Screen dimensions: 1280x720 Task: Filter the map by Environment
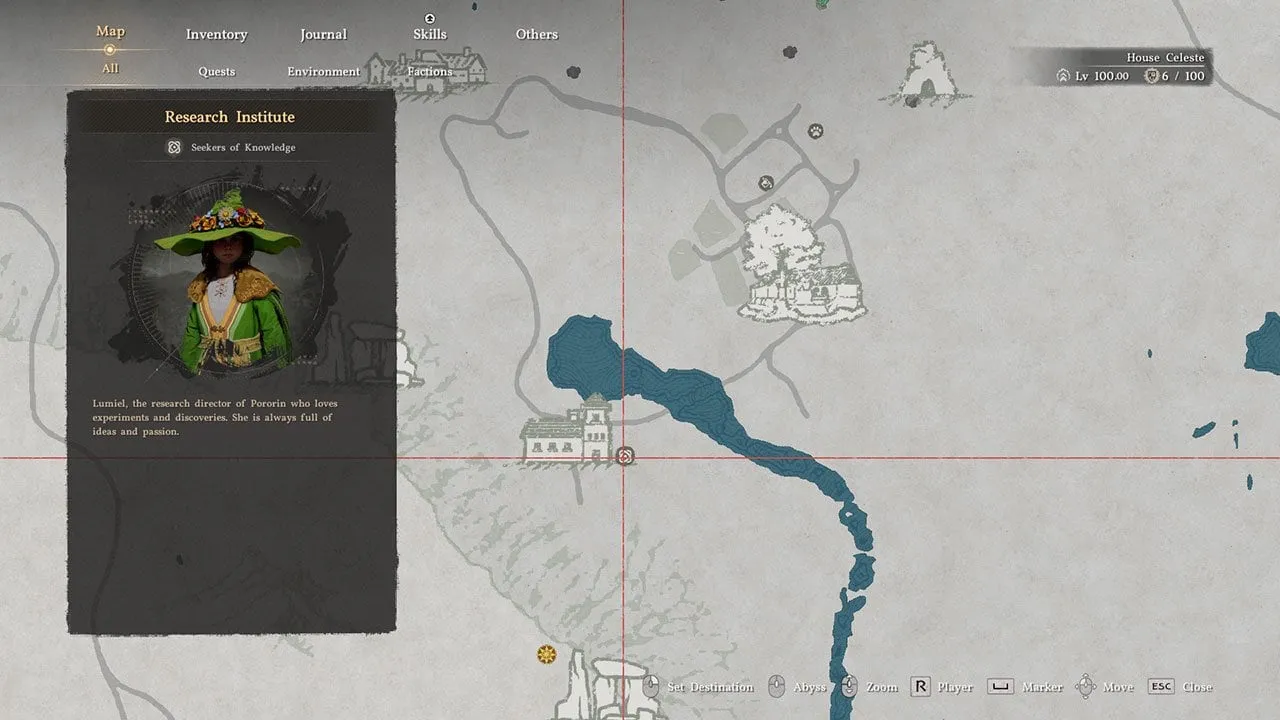click(x=323, y=71)
